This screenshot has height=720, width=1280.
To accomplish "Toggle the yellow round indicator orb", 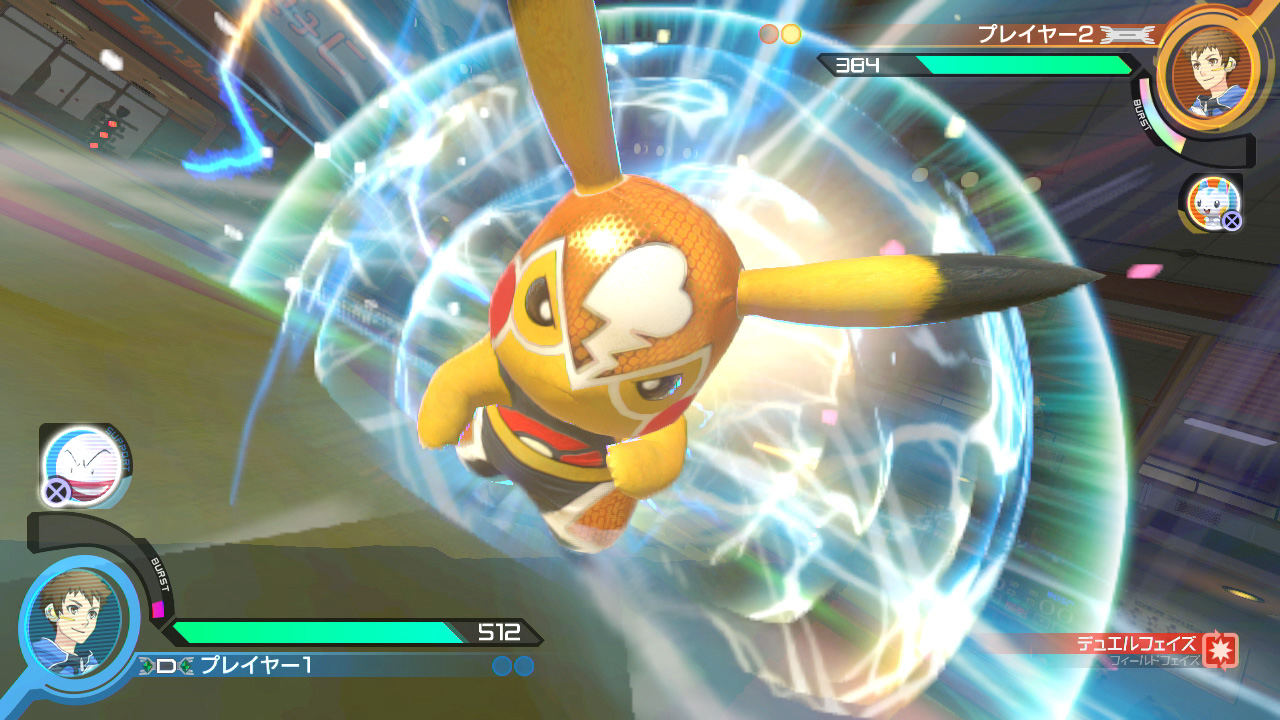I will pyautogui.click(x=793, y=33).
